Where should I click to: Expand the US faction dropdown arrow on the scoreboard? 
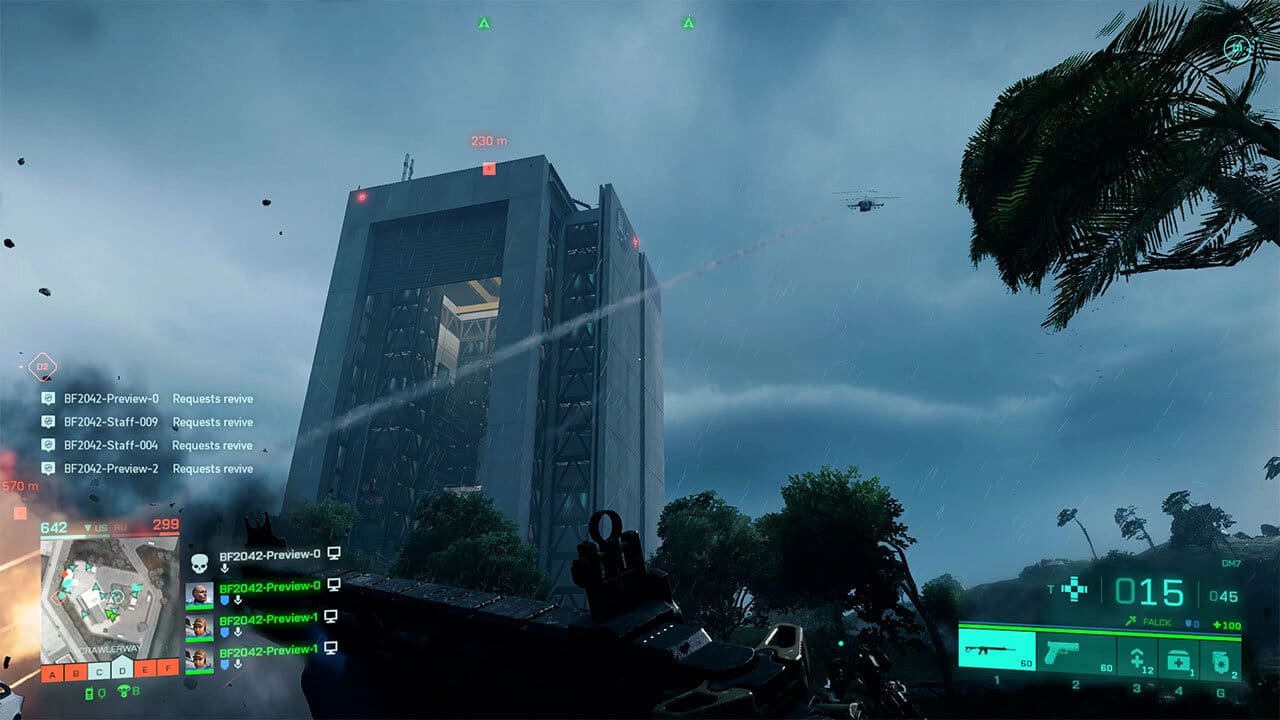(x=88, y=527)
